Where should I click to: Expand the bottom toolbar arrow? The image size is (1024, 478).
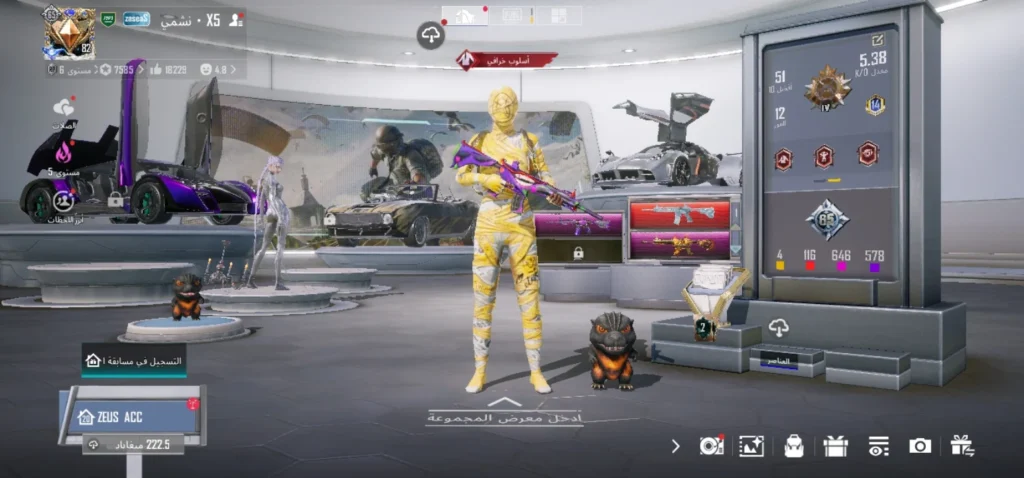pyautogui.click(x=676, y=446)
